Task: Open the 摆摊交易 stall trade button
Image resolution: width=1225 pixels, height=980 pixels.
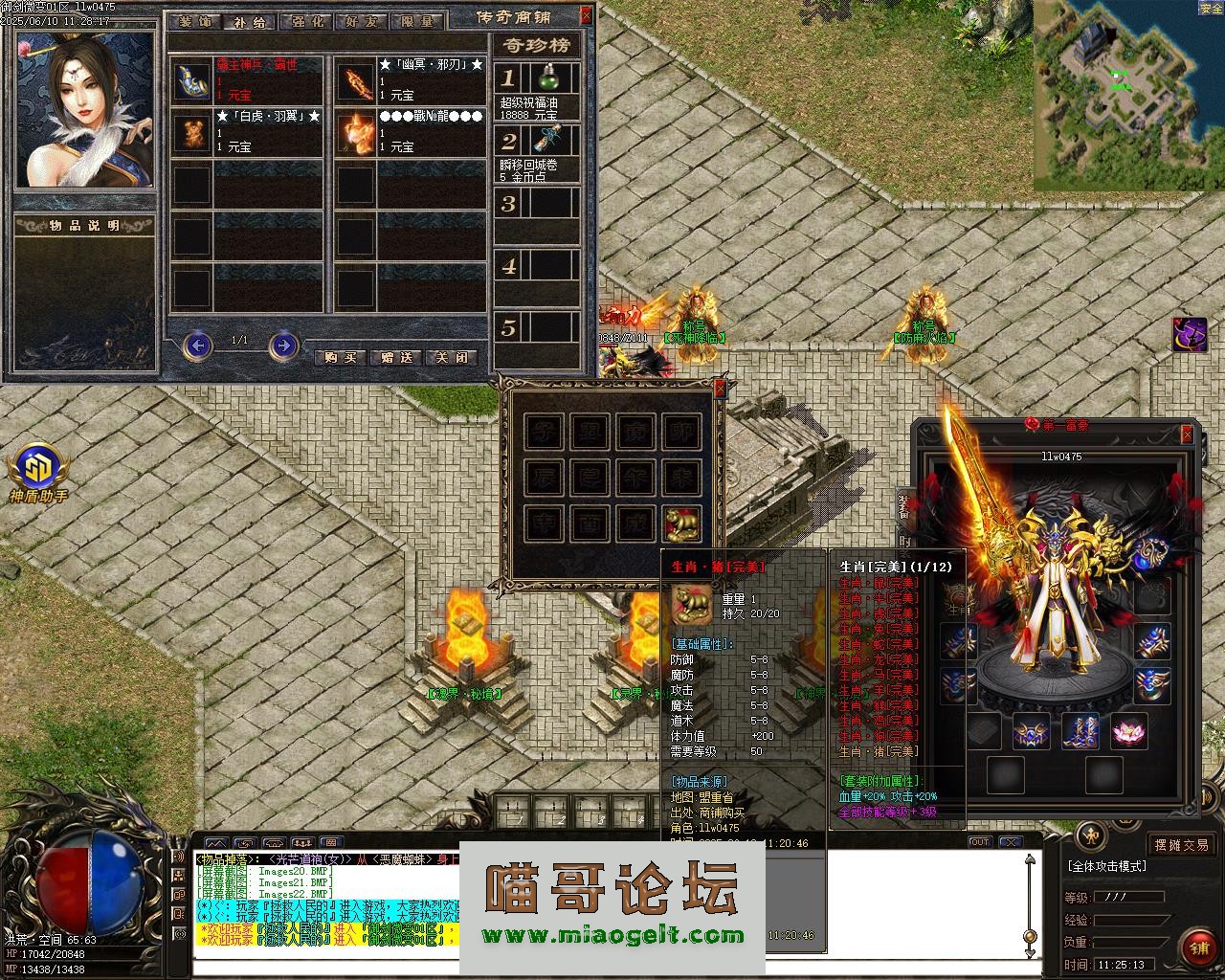Action: tap(1181, 845)
